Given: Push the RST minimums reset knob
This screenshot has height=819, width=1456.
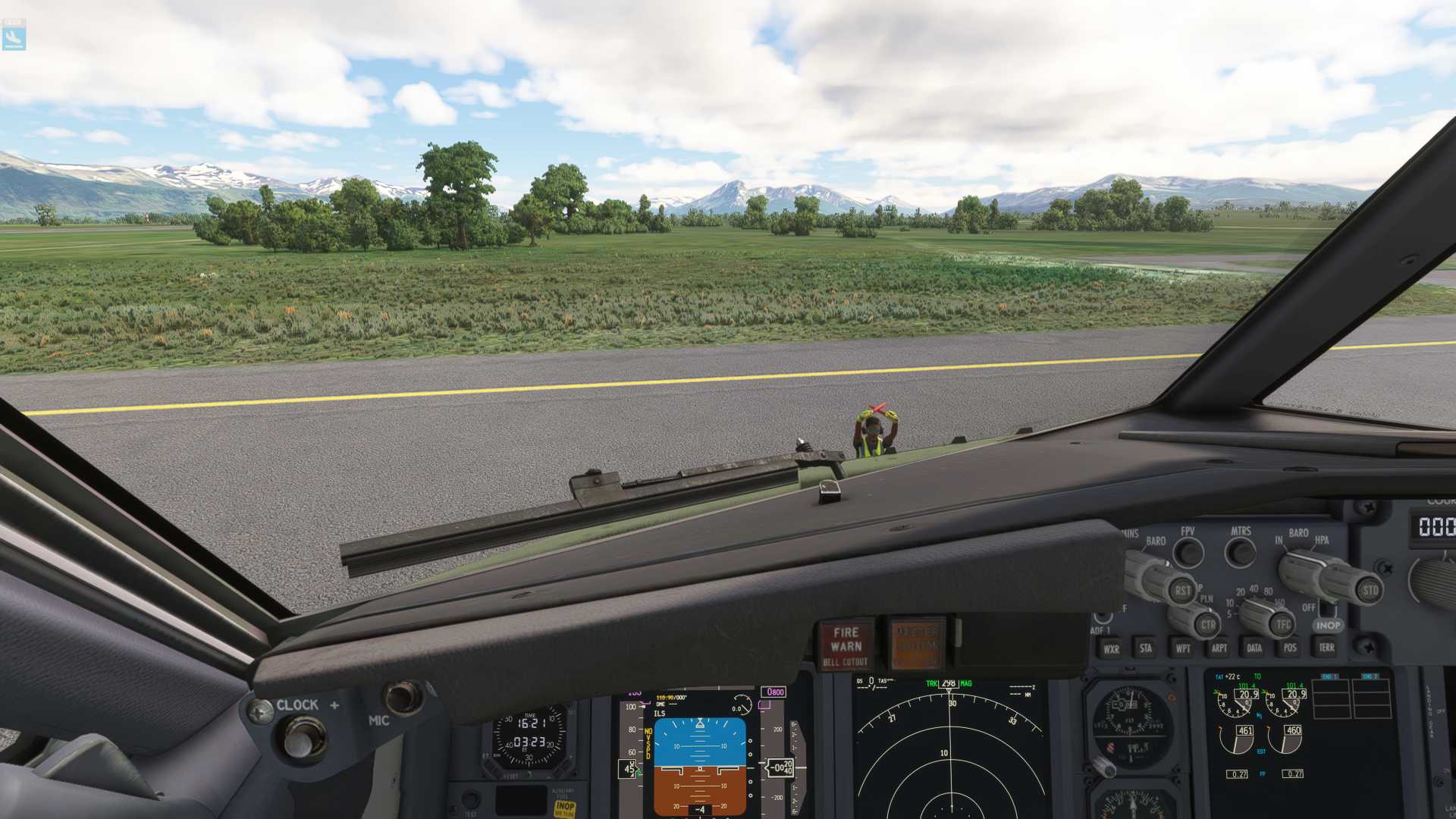Looking at the screenshot, I should [1182, 591].
